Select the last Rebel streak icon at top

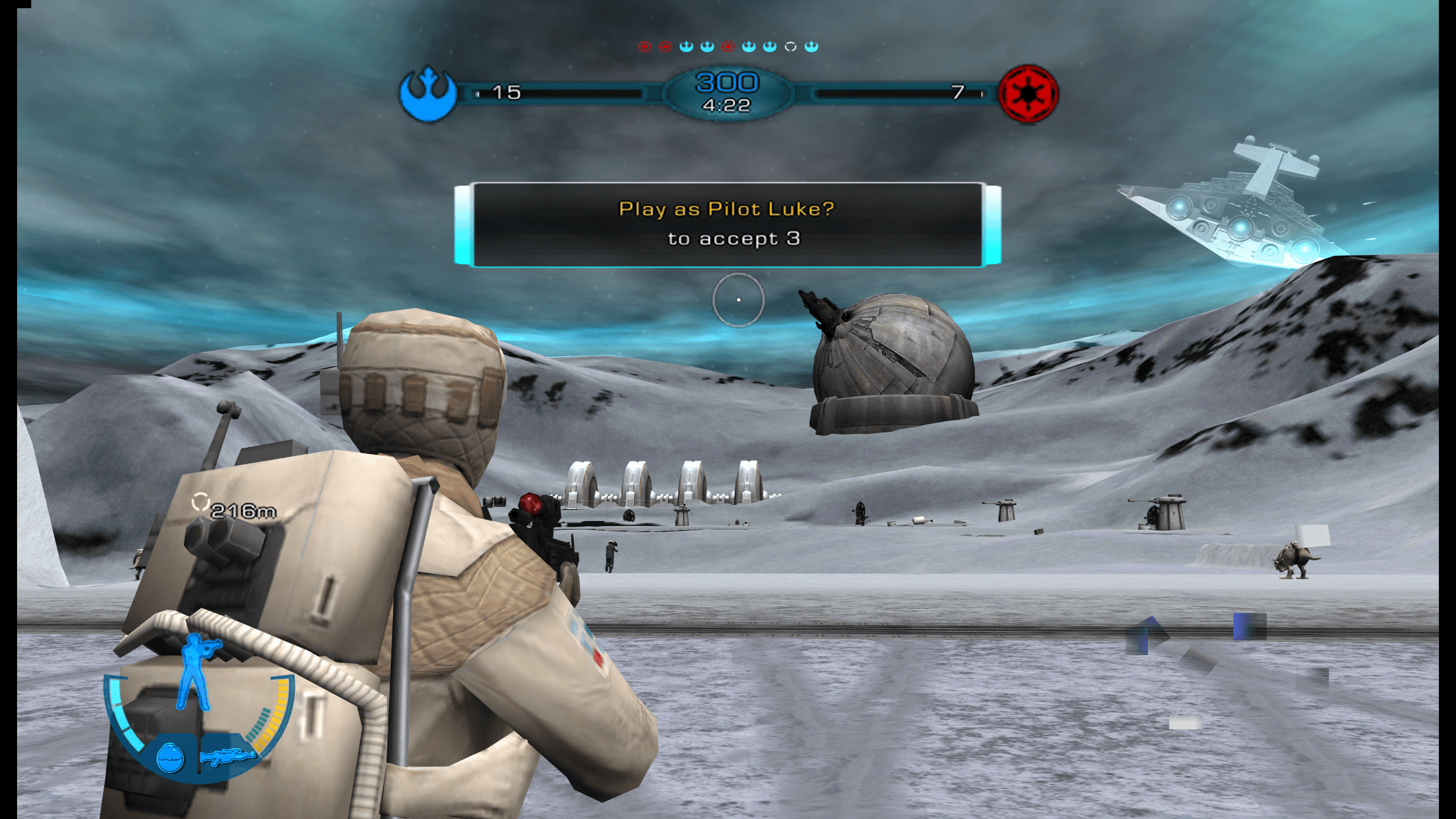coord(812,47)
